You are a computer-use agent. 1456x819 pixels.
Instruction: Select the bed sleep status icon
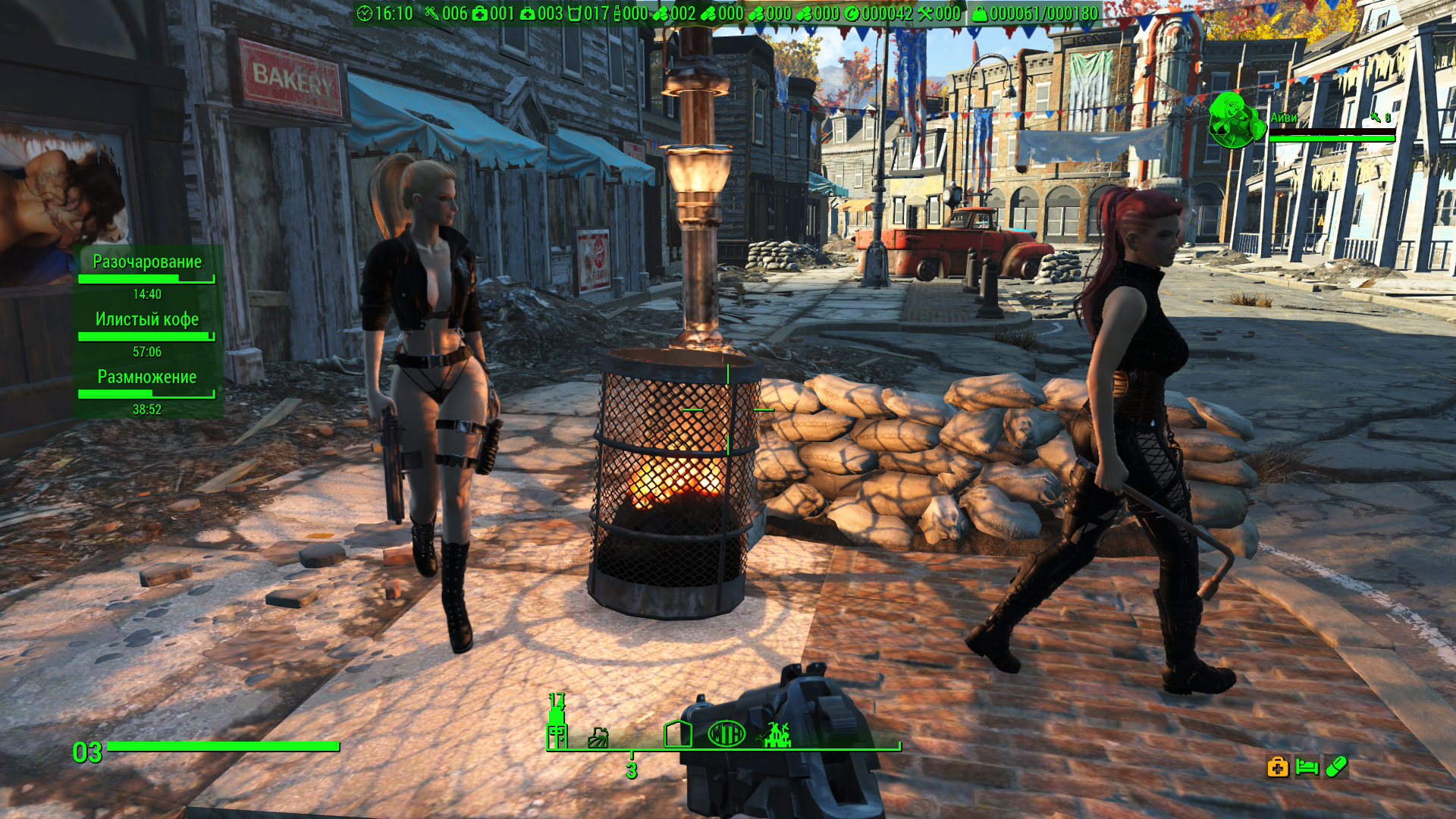pyautogui.click(x=1307, y=767)
